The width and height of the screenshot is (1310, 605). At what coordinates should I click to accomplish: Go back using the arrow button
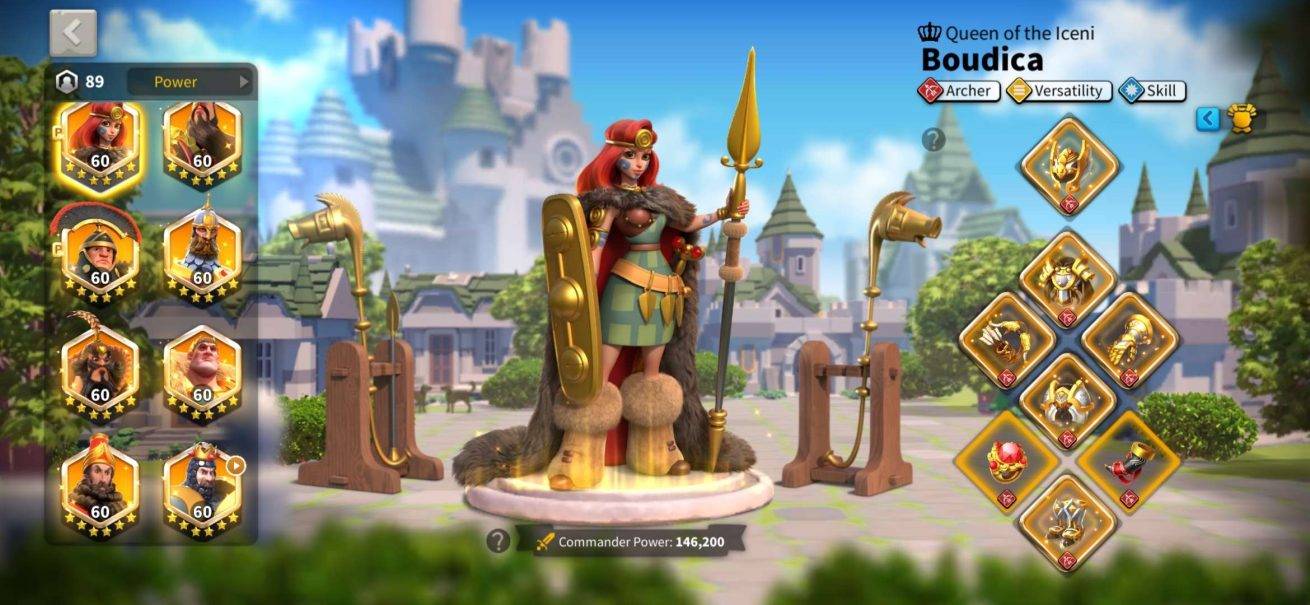click(x=73, y=33)
